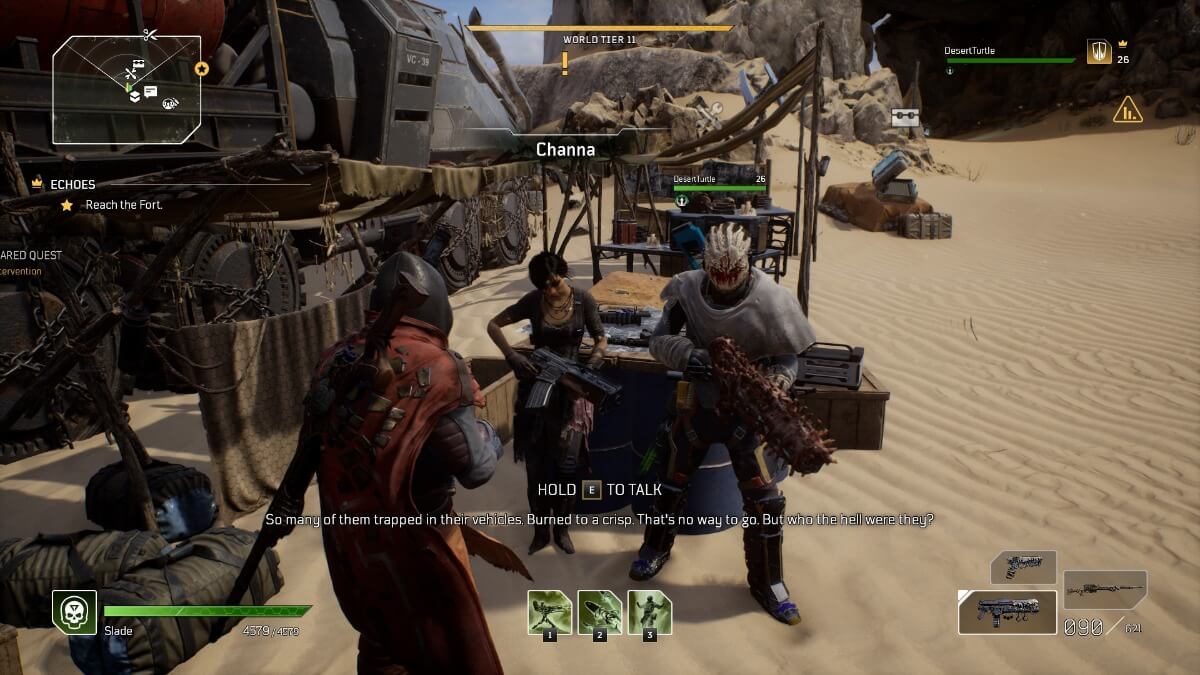Screen dimensions: 1200x675
Task: Click the green skull class emblem
Action: 74,611
